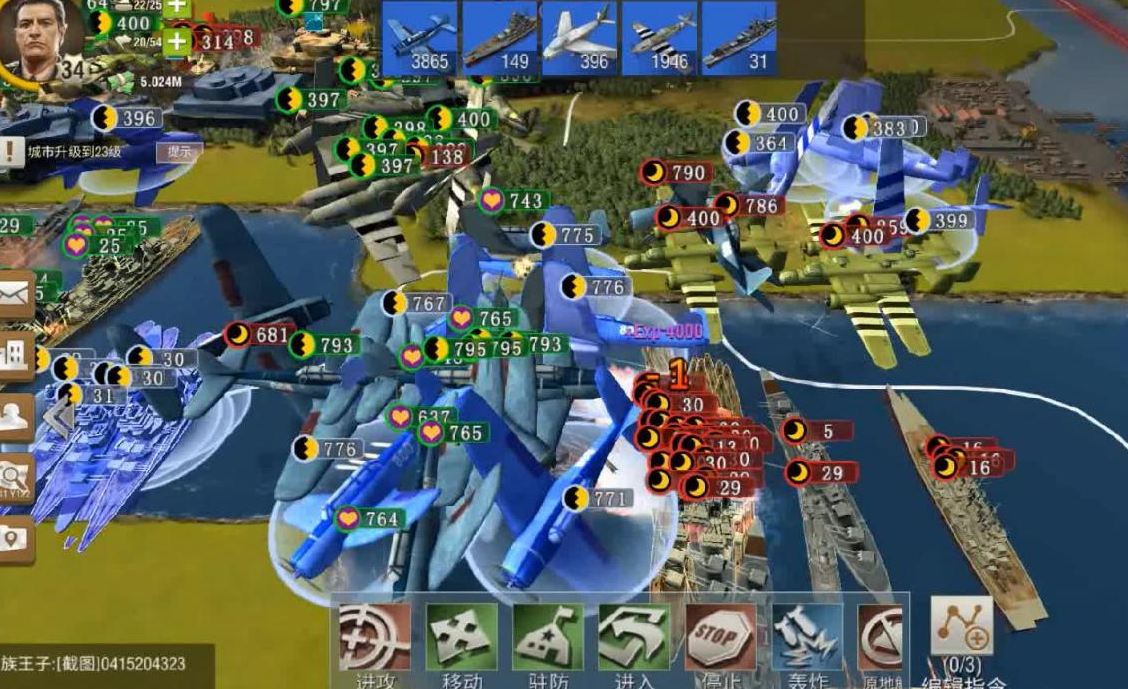Image resolution: width=1128 pixels, height=689 pixels.
Task: Collapse the left sidebar with the arrow
Action: click(58, 417)
